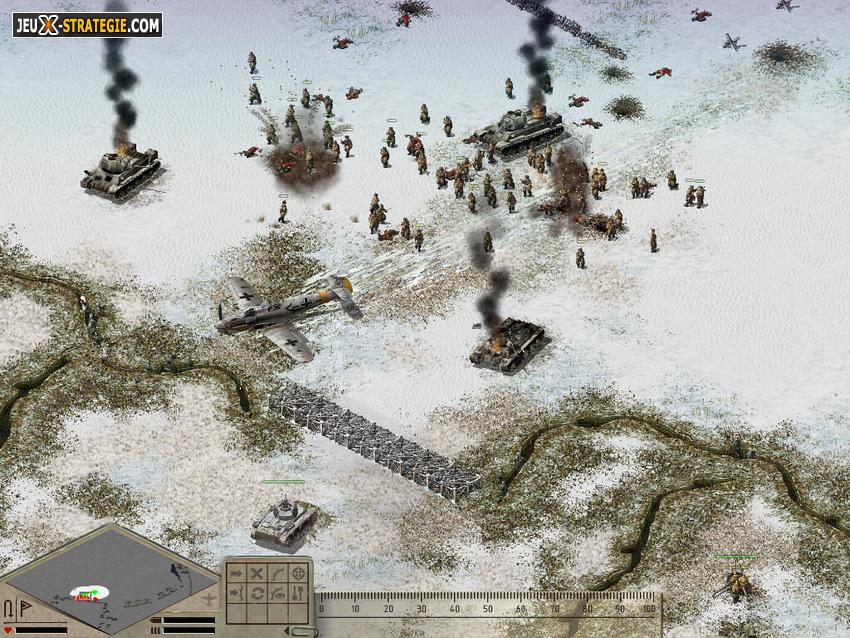Activate the crosshair attack command

298,573
